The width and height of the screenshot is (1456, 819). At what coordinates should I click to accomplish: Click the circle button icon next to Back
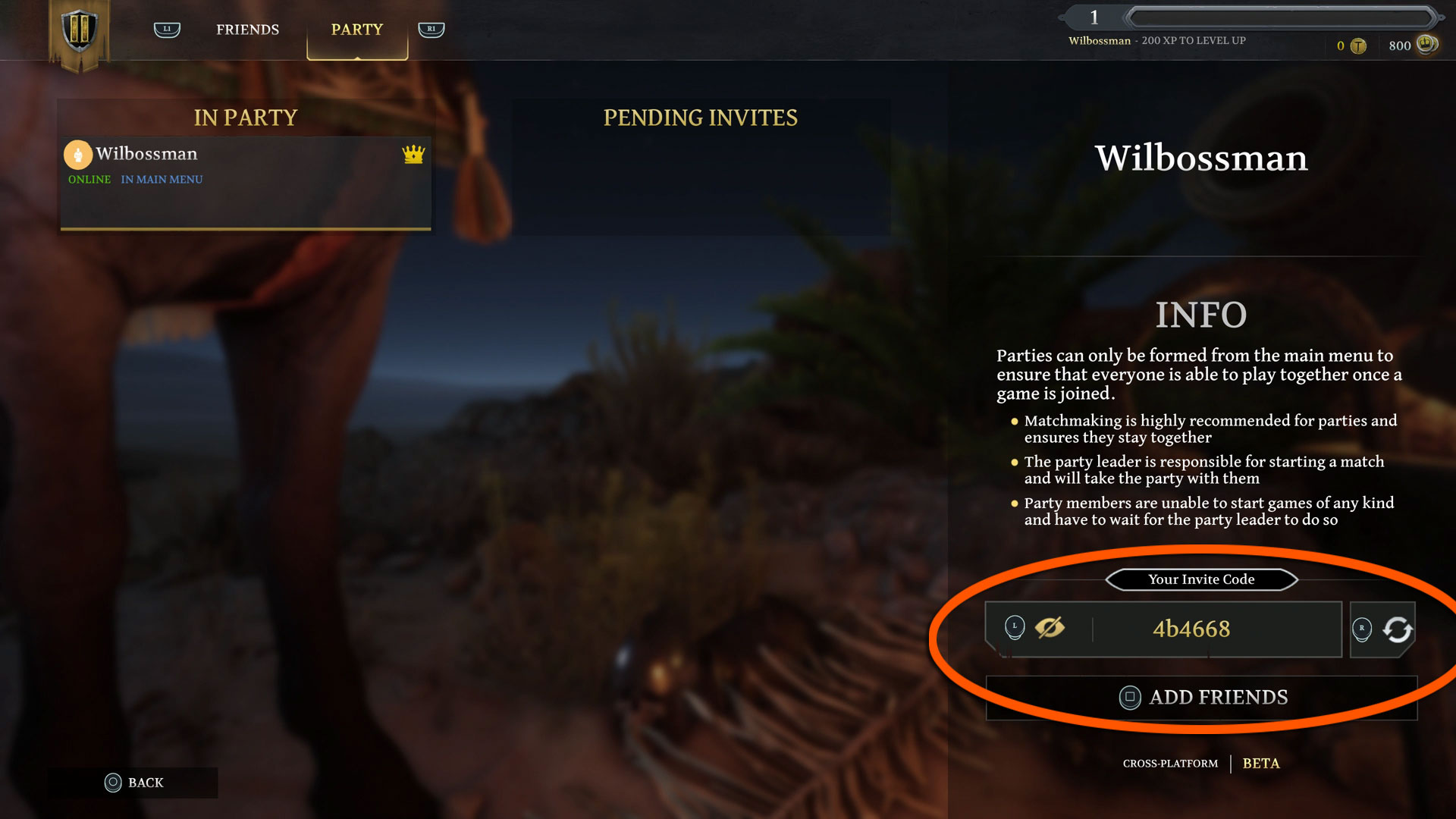114,783
